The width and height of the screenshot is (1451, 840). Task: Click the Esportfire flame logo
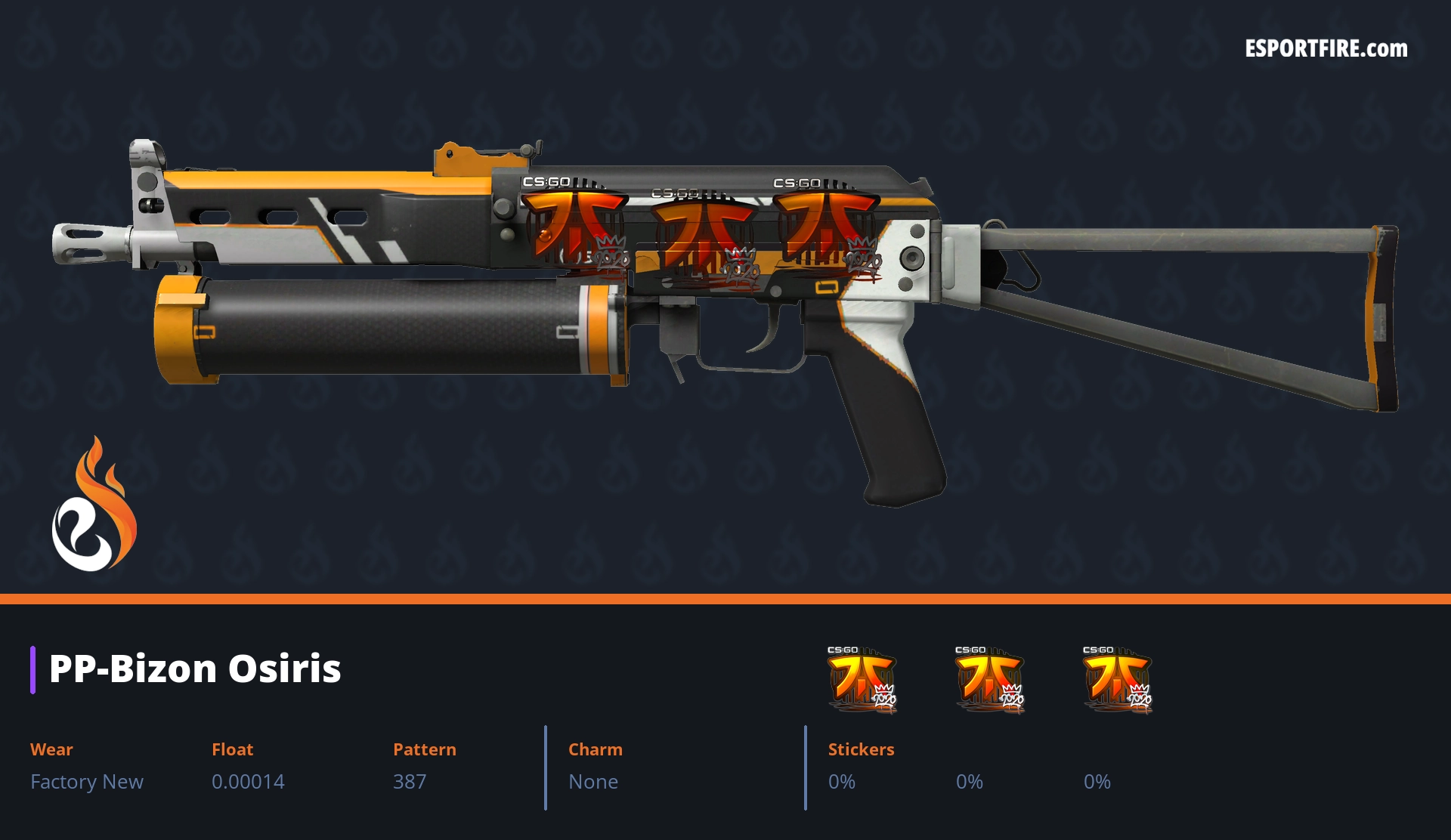[94, 505]
